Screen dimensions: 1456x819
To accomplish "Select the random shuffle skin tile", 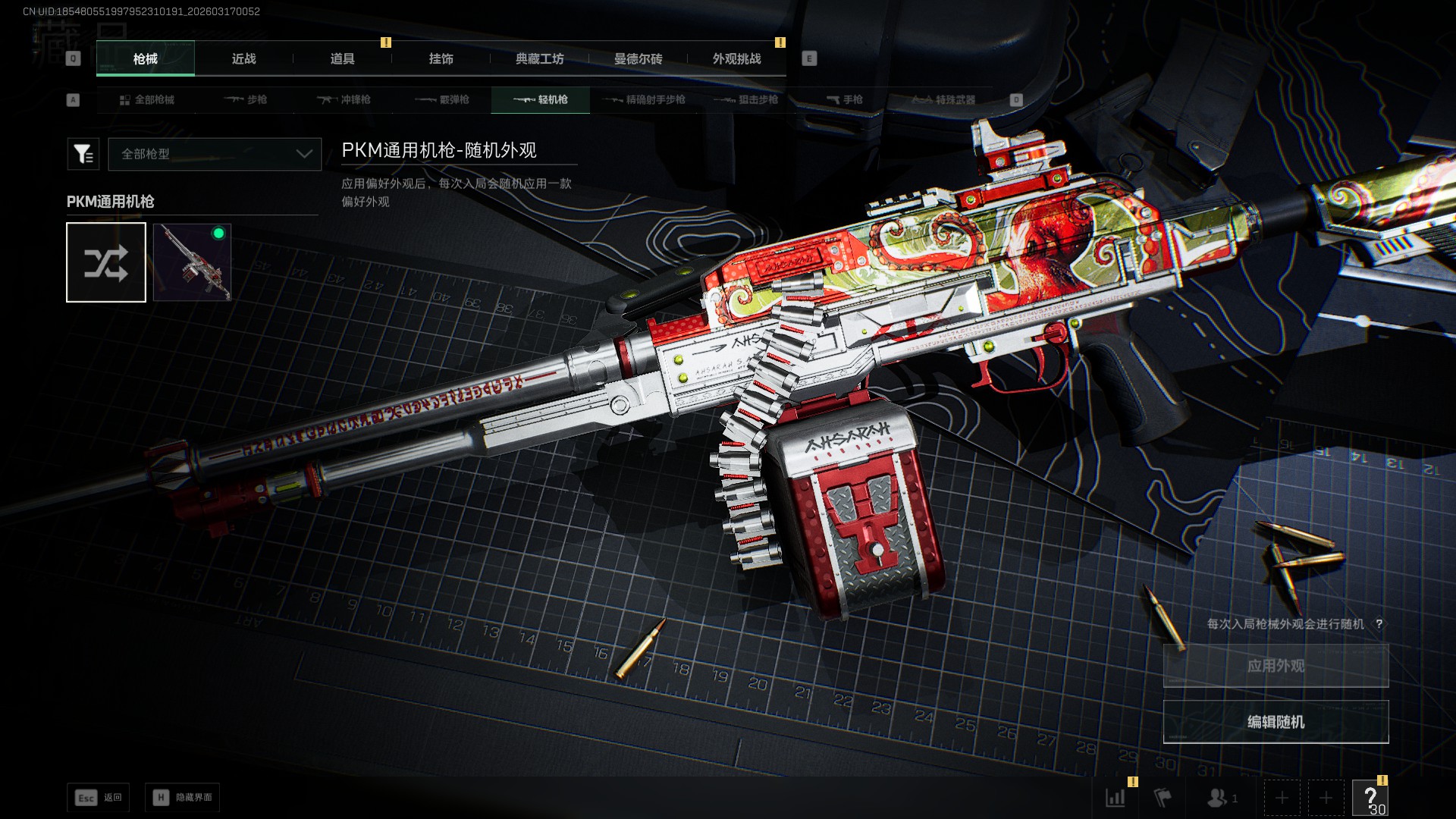I will tap(106, 262).
